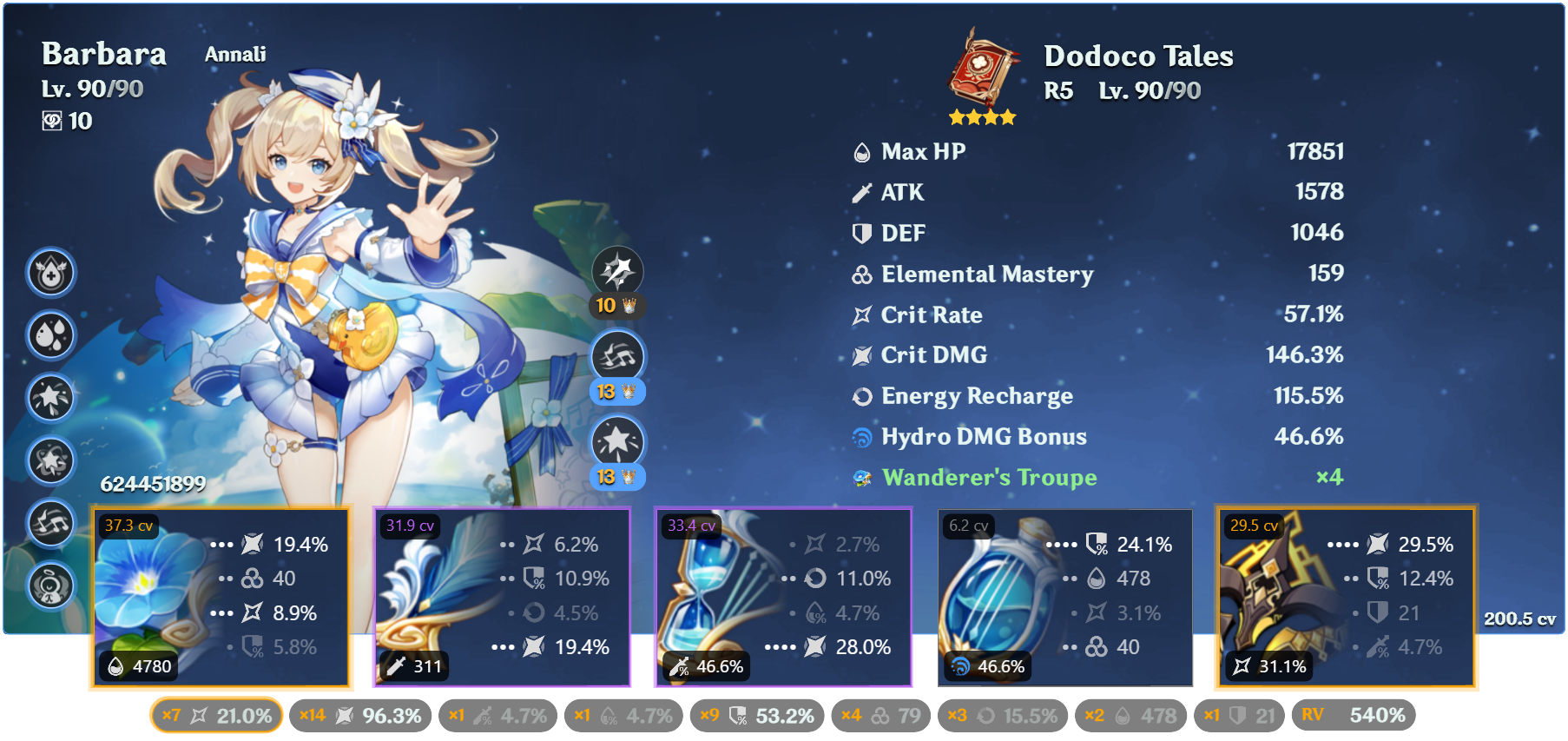This screenshot has width=1568, height=741.
Task: Click the 37.3 cv badge on the flower artifact
Action: (128, 525)
